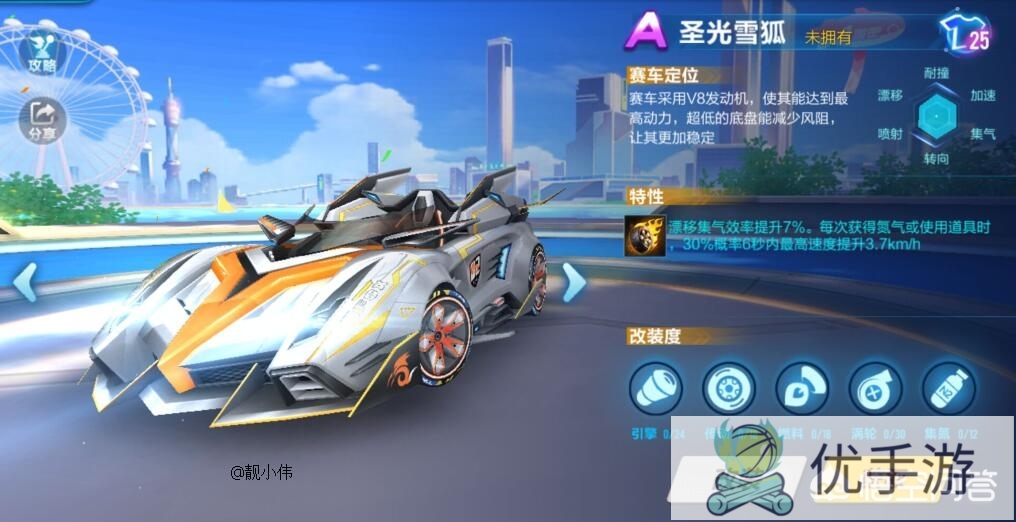
Task: Tap the 分享 share button
Action: tap(42, 118)
